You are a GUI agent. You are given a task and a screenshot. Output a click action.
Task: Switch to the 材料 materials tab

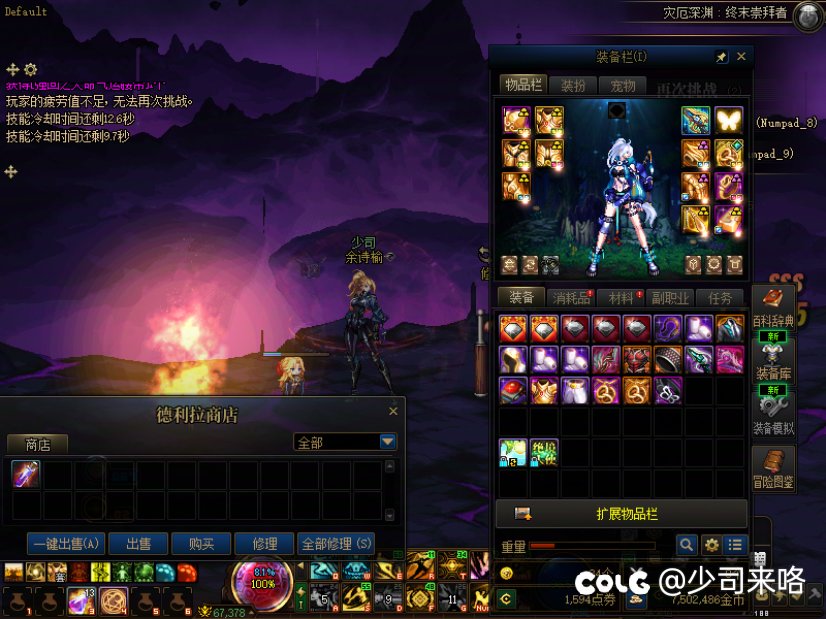tap(621, 297)
